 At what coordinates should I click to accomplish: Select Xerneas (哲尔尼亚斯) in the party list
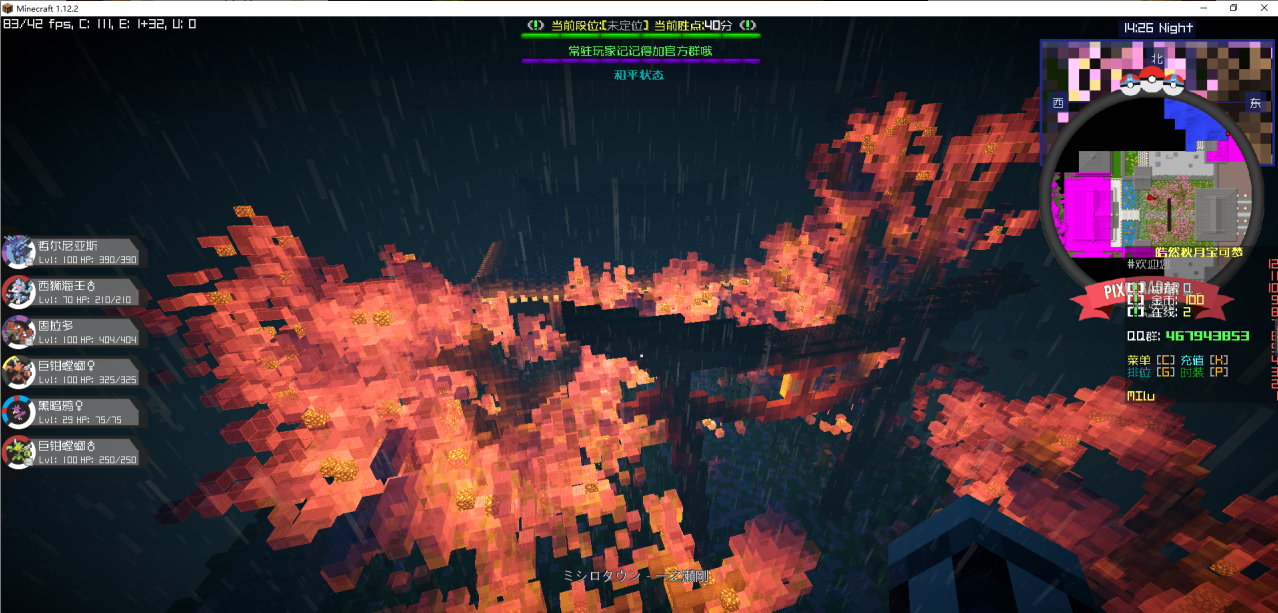tap(70, 252)
